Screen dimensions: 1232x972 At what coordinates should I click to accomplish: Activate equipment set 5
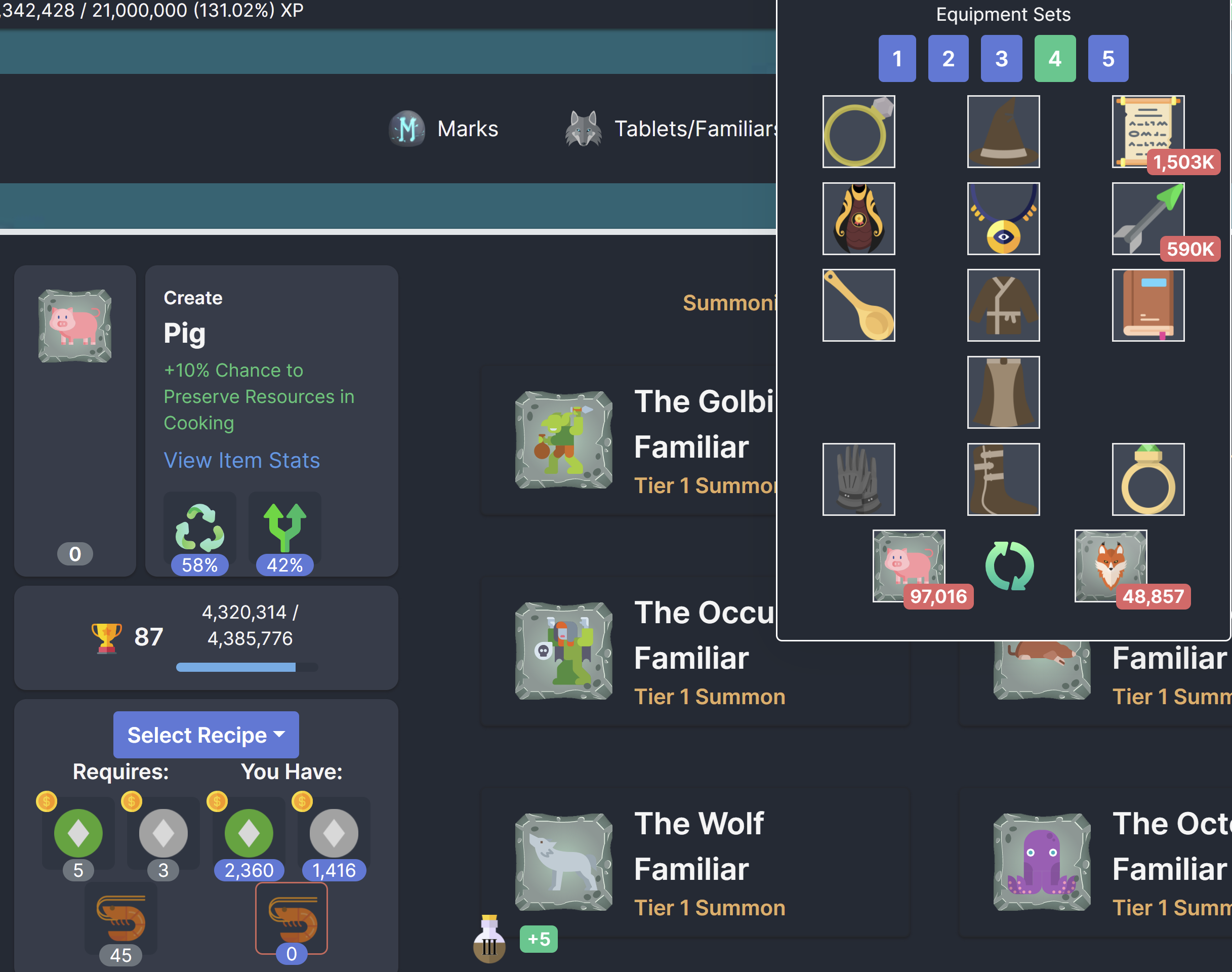click(x=1107, y=58)
